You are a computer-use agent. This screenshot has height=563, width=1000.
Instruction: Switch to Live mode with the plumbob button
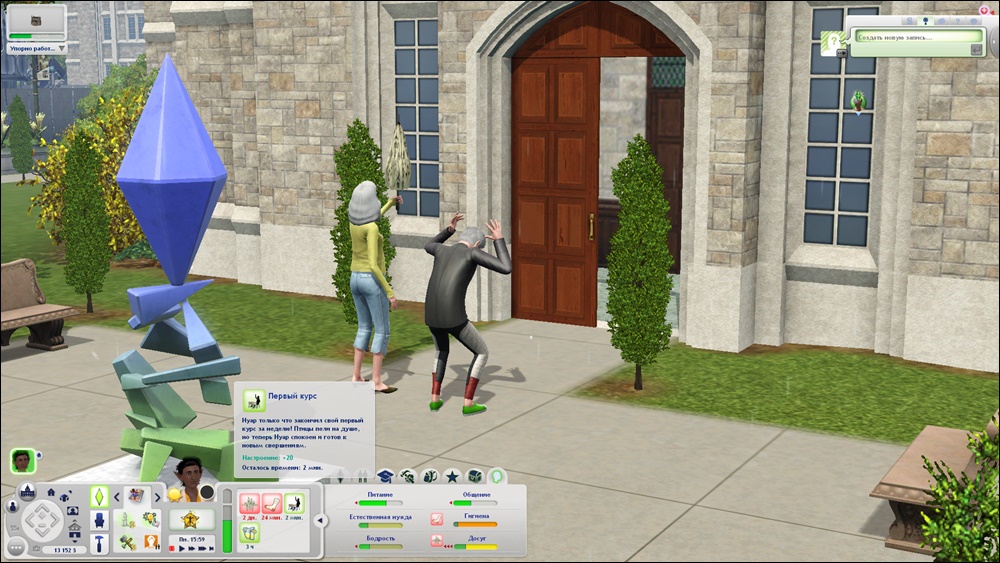[x=100, y=495]
